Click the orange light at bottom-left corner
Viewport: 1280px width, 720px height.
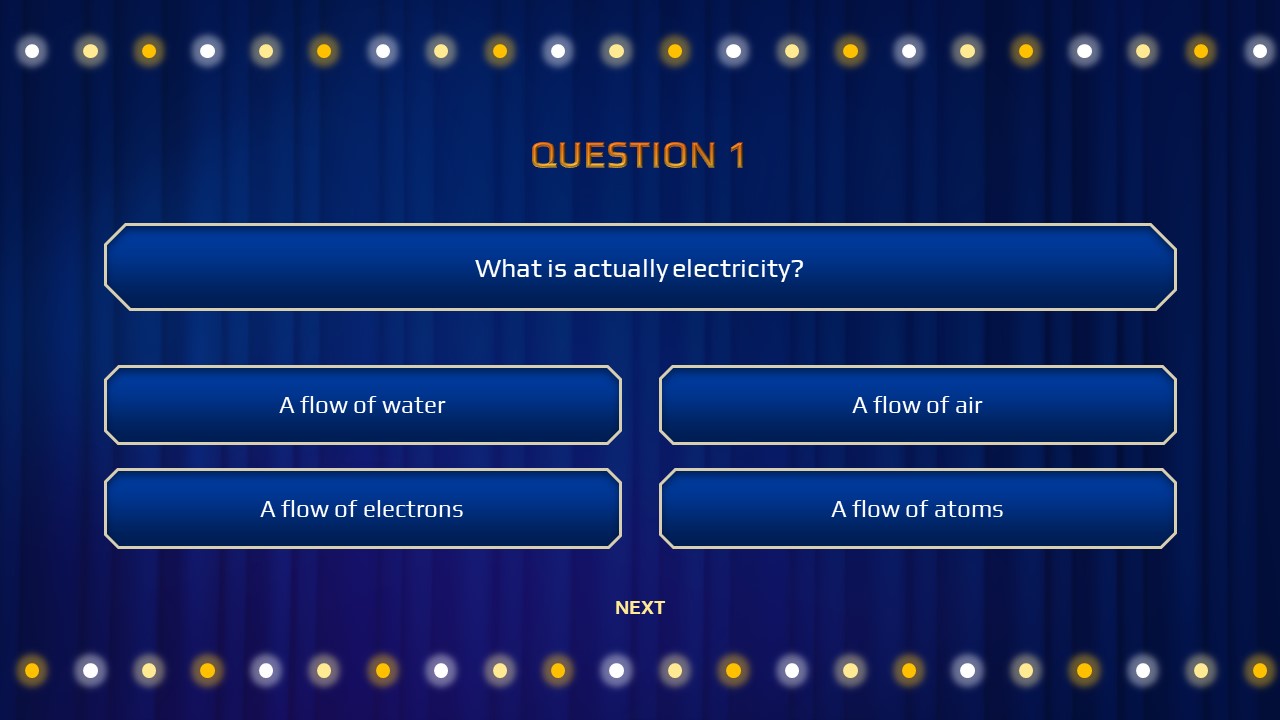coord(32,670)
